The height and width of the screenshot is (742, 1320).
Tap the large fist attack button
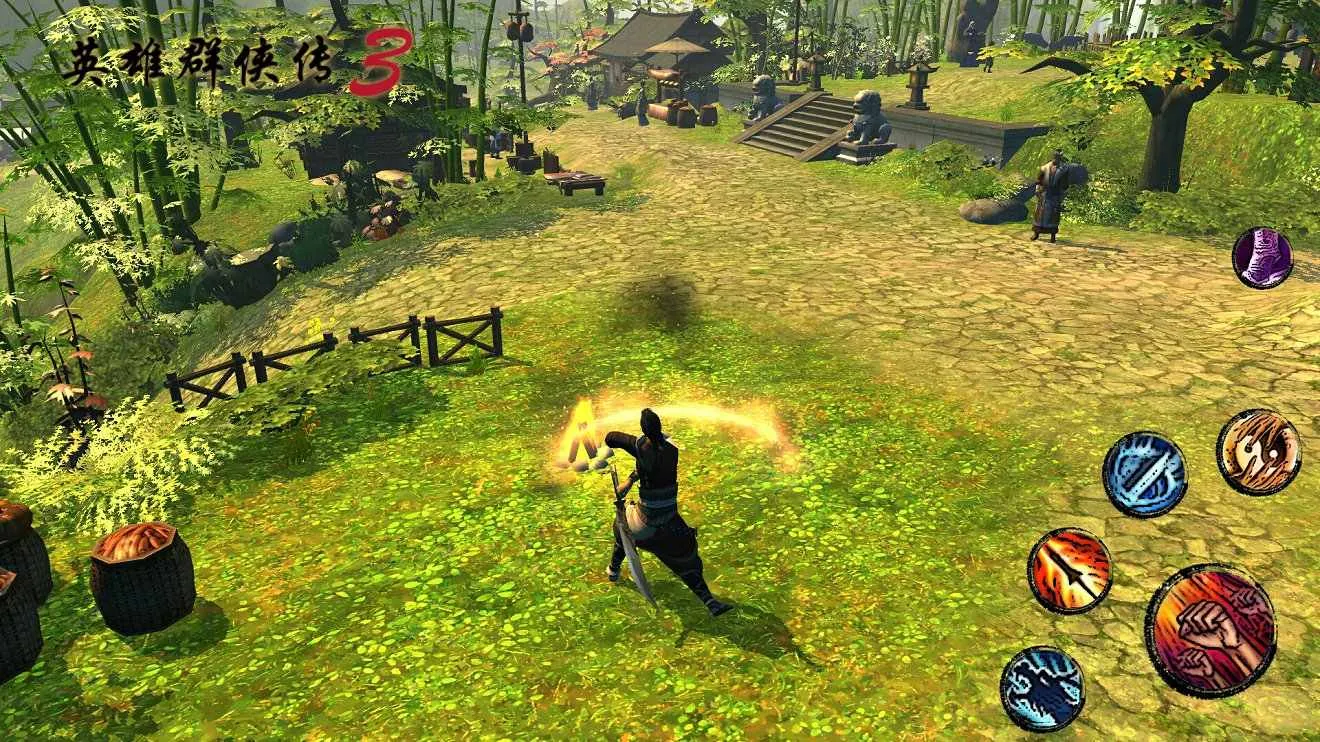tap(1210, 630)
